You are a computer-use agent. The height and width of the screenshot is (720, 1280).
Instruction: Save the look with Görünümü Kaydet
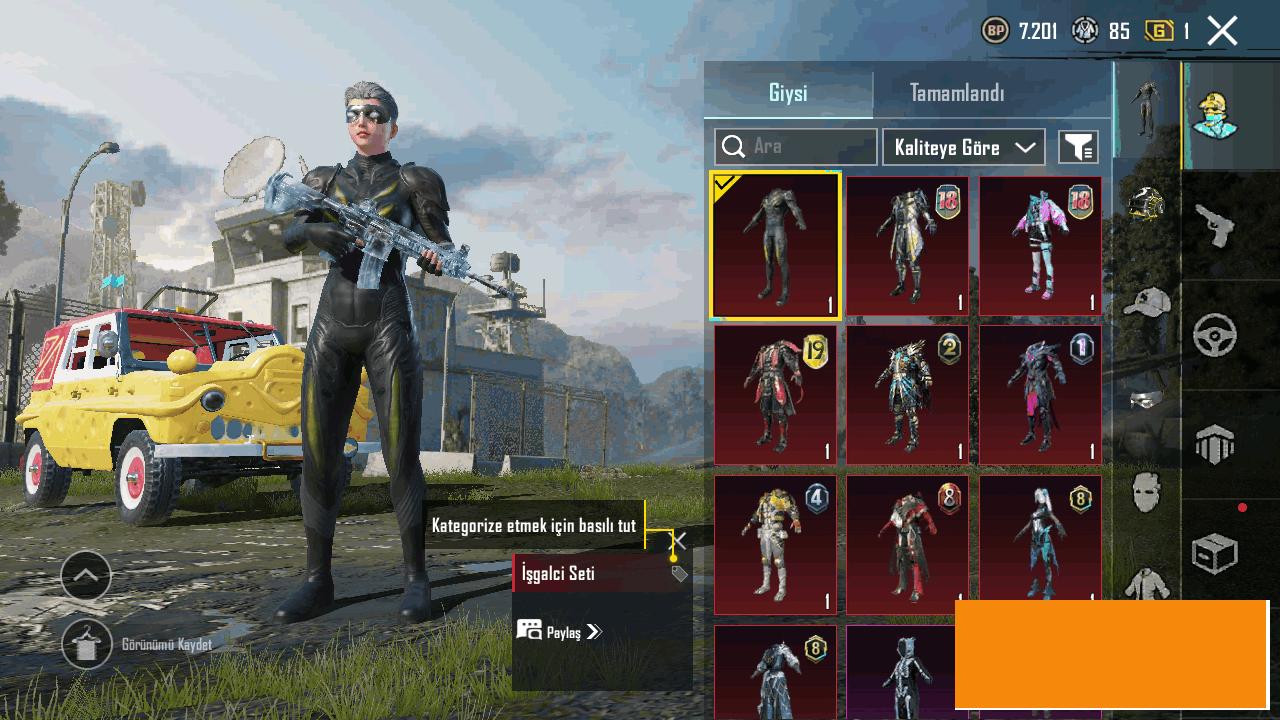[87, 645]
